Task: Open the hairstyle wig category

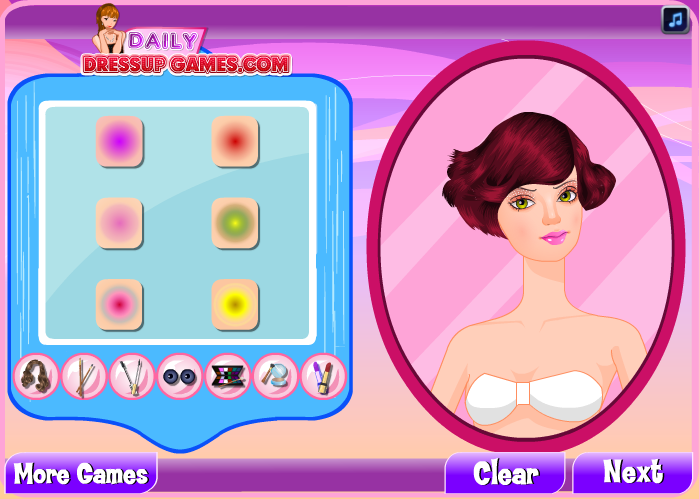Action: 36,376
